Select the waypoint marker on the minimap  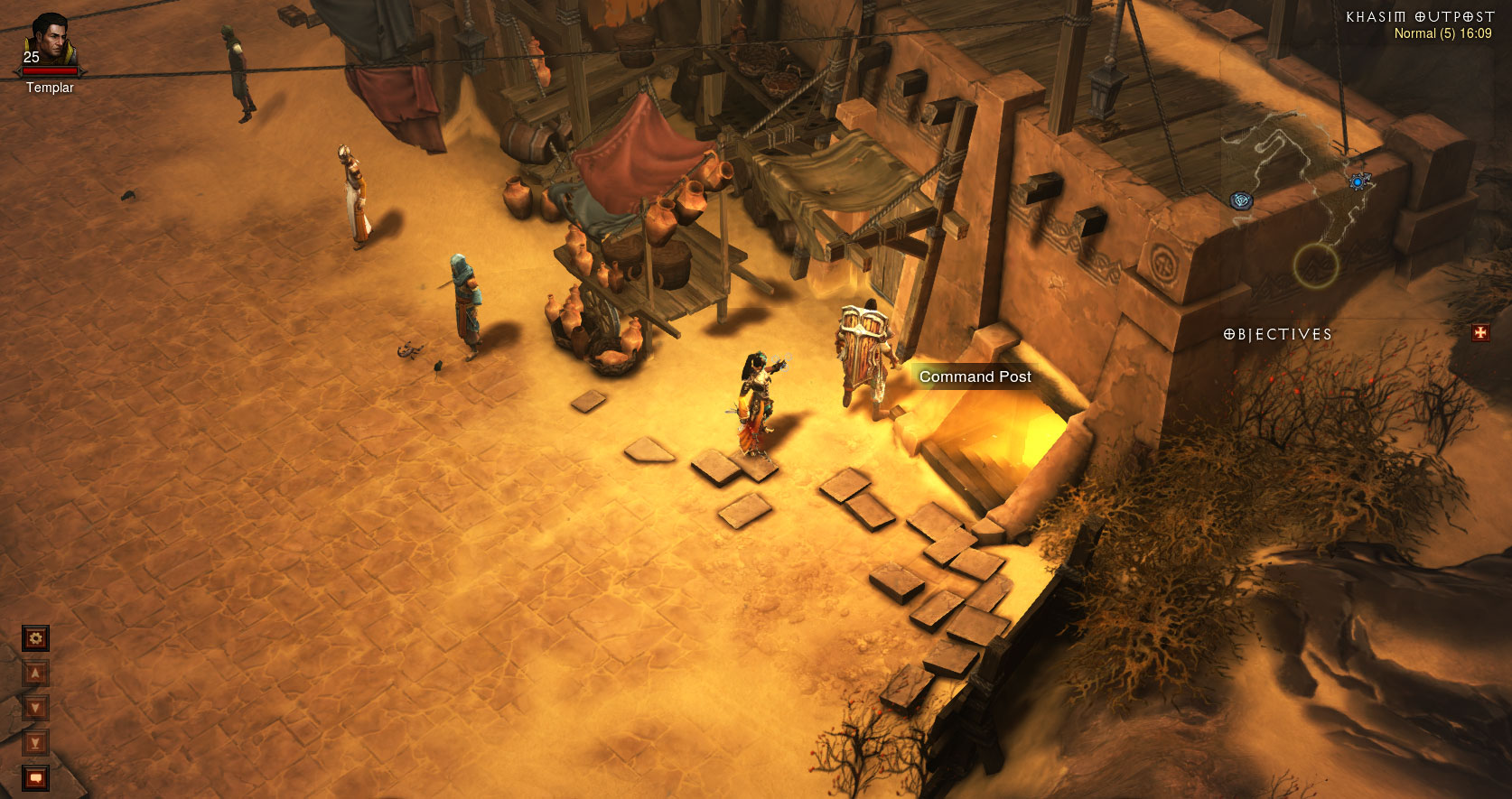1242,200
